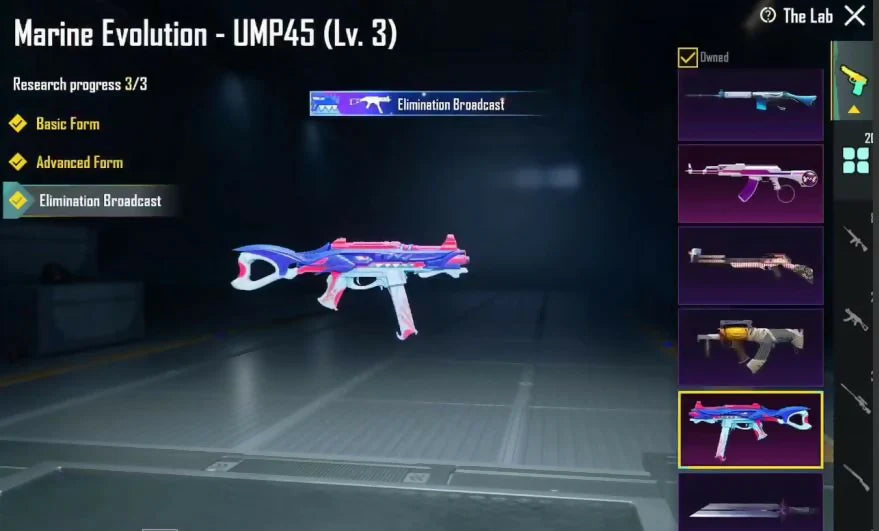879x531 pixels.
Task: Choose the Elimination Broadcast stage on the left
Action: pyautogui.click(x=98, y=200)
